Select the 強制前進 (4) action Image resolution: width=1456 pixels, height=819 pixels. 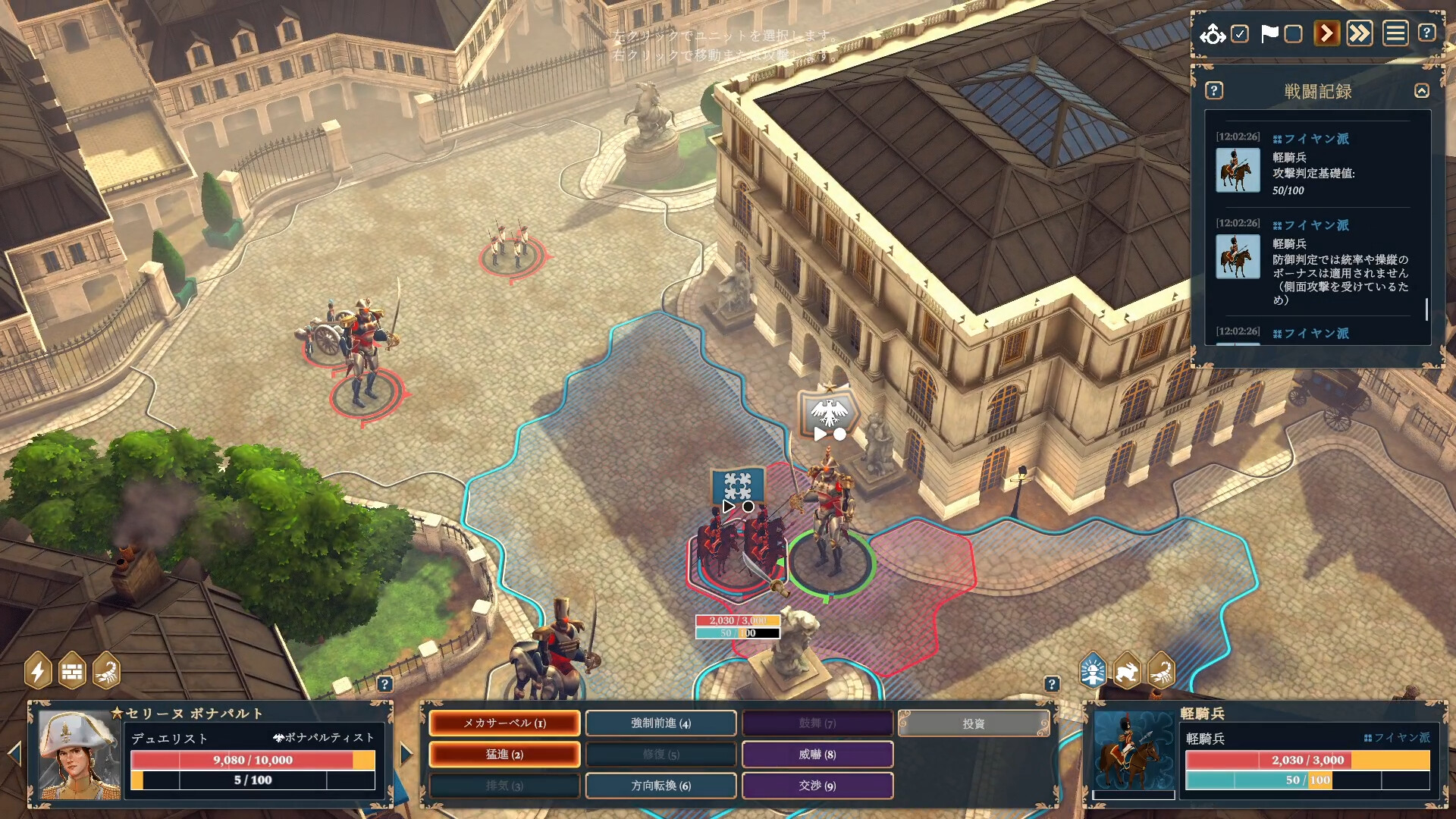[x=661, y=723]
